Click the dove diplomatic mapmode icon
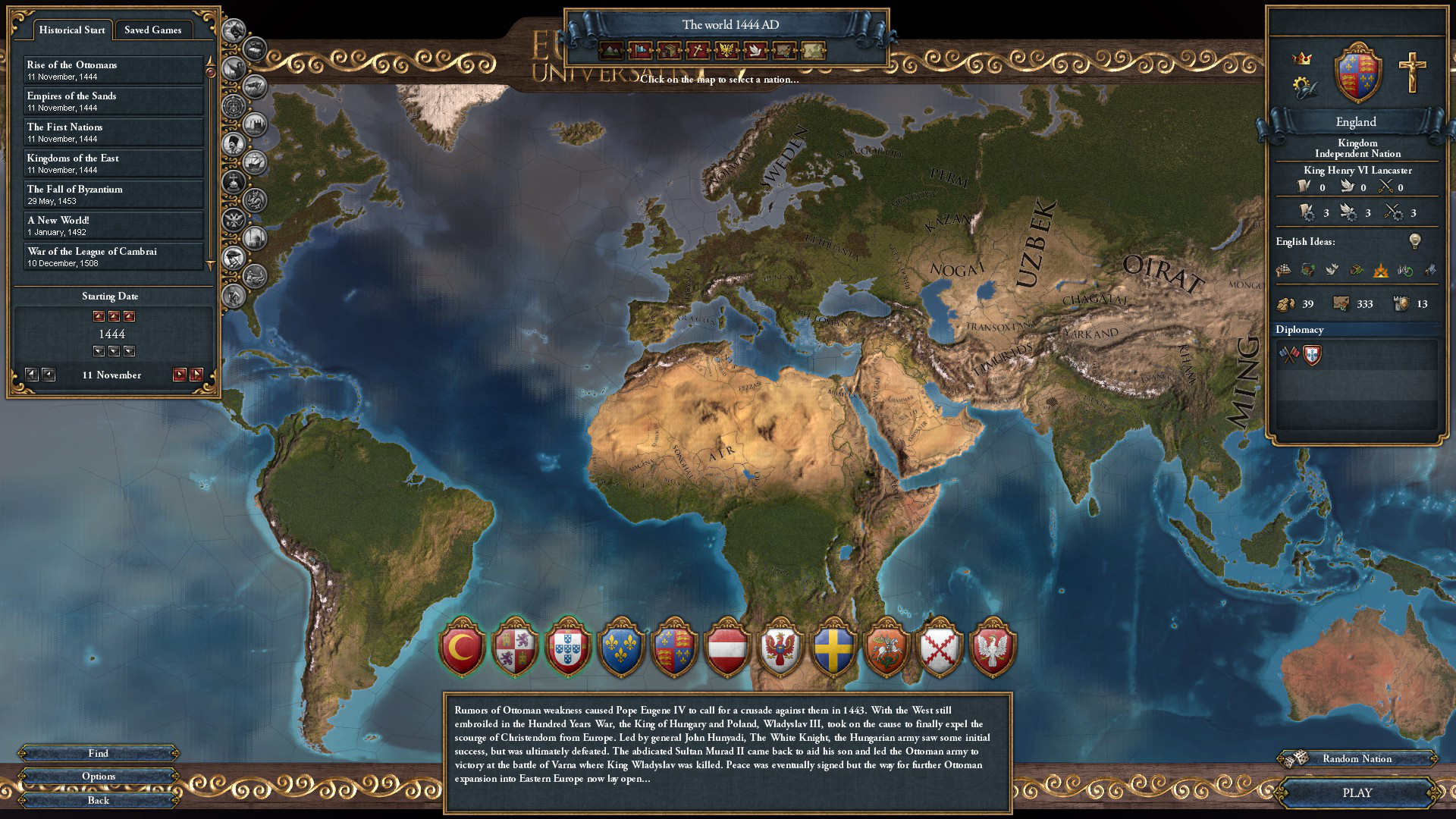The width and height of the screenshot is (1456, 819). click(x=755, y=52)
